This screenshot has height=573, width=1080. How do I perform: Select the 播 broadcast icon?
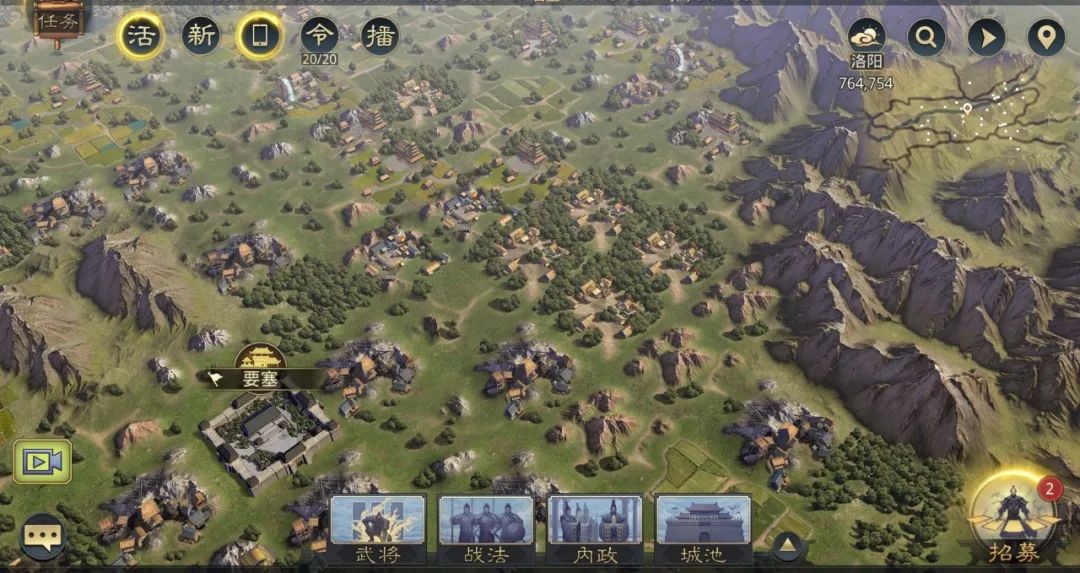tap(380, 37)
